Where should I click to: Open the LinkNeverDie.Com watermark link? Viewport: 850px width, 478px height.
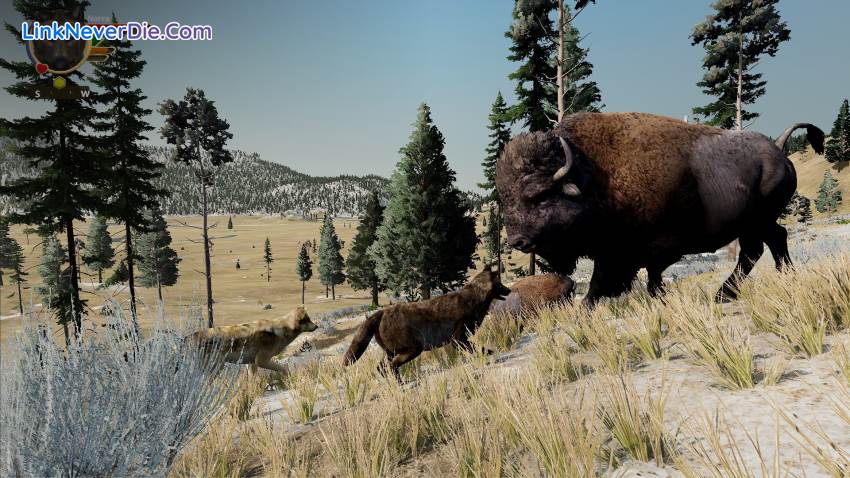click(x=117, y=31)
